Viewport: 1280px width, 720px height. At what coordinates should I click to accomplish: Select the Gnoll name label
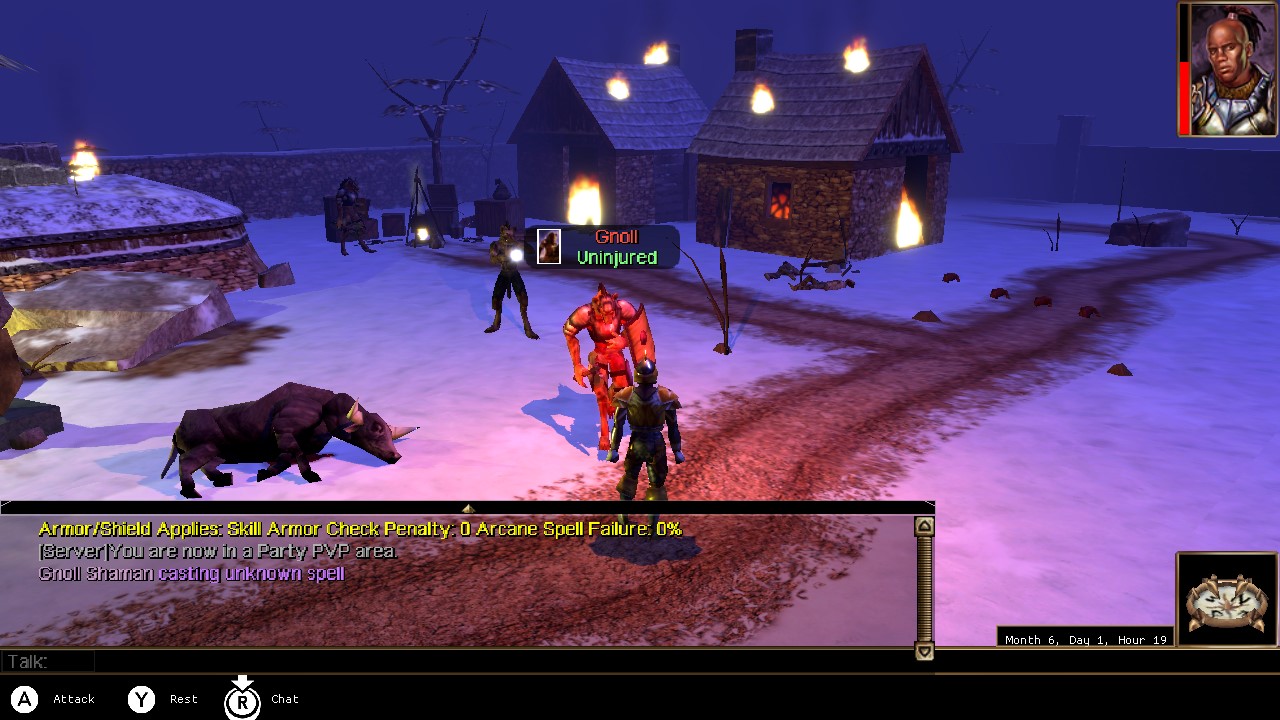(617, 236)
